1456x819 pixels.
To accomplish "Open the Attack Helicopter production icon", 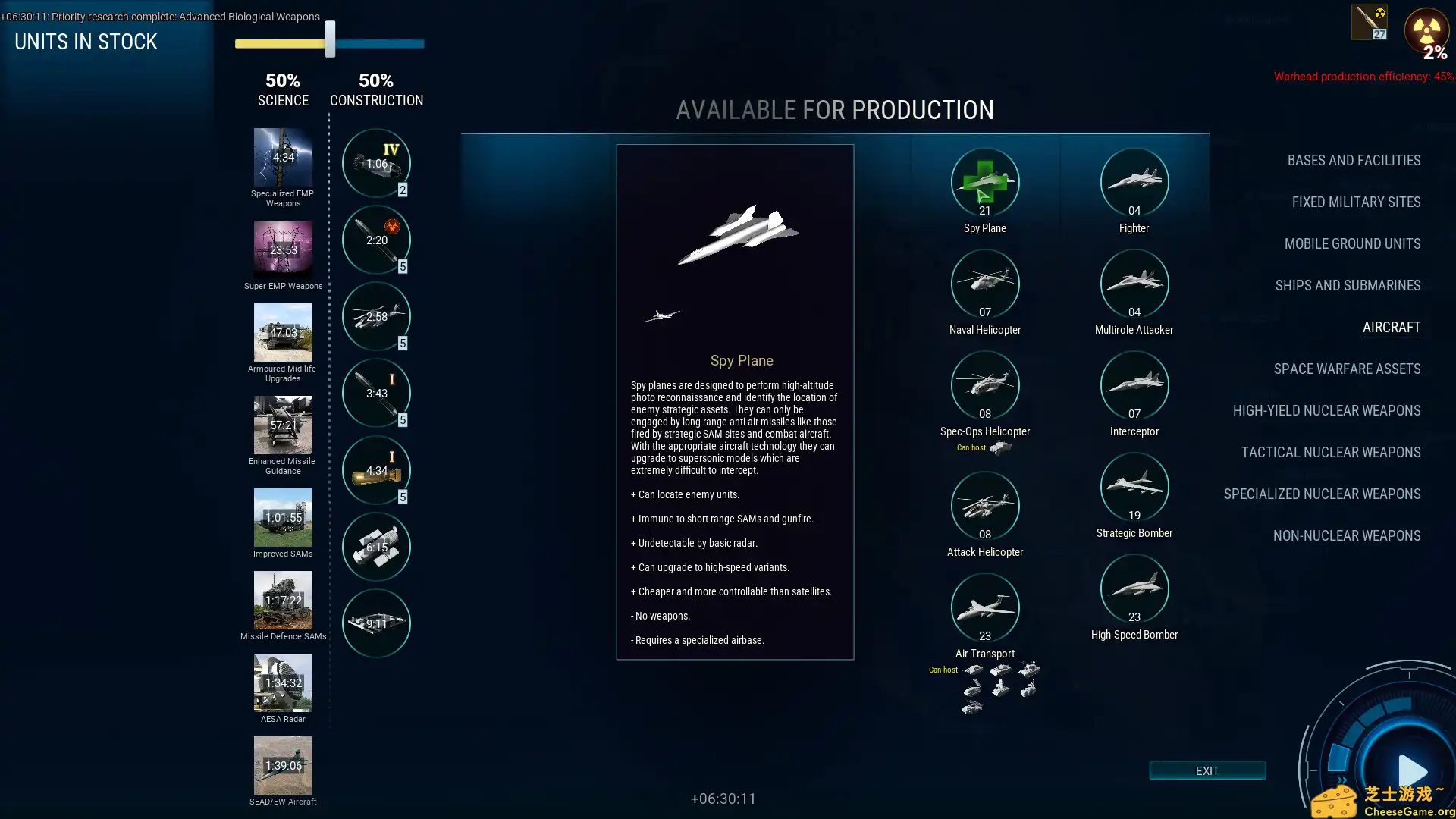I will click(x=984, y=506).
